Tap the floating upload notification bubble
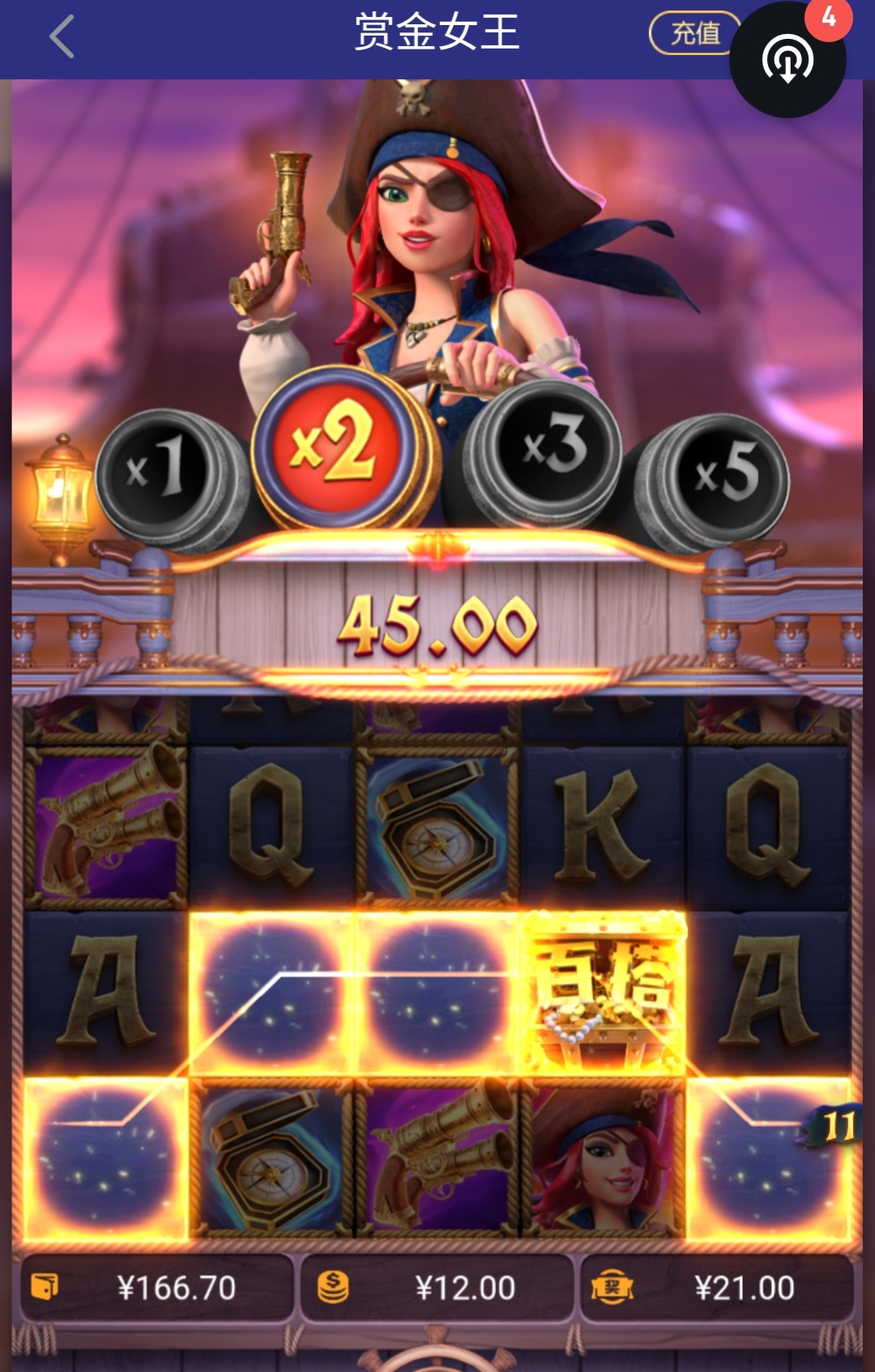 (x=787, y=60)
